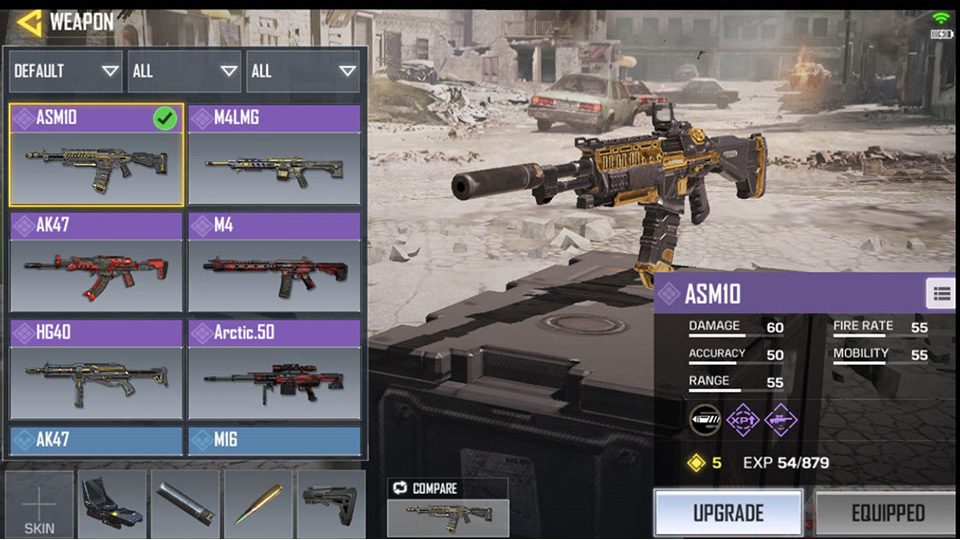Open the DEFAULT sort dropdown
960x540 pixels.
(66, 71)
